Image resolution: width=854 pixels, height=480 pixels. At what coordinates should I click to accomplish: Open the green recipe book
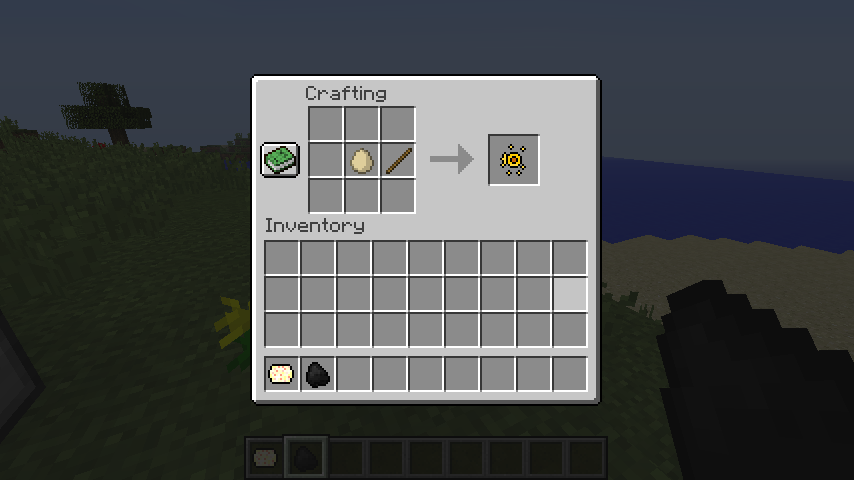coord(280,160)
